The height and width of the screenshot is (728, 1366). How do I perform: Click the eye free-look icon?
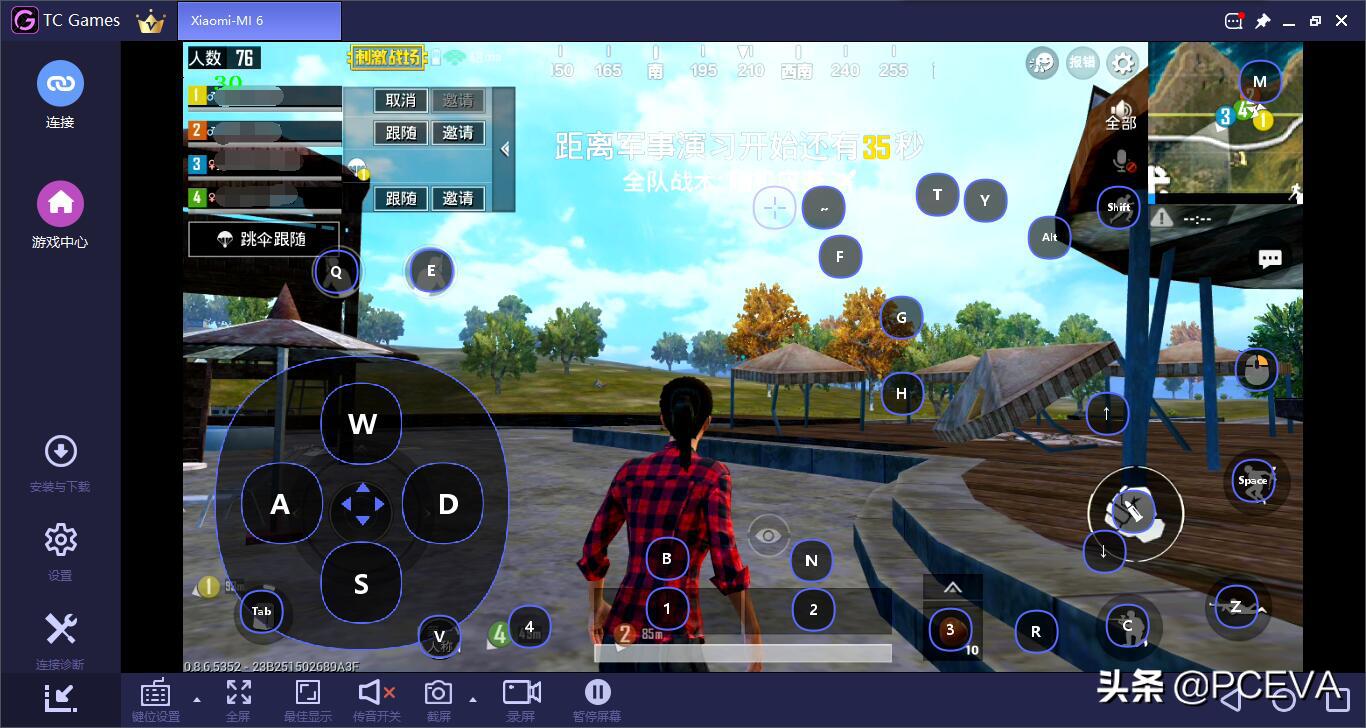point(768,536)
